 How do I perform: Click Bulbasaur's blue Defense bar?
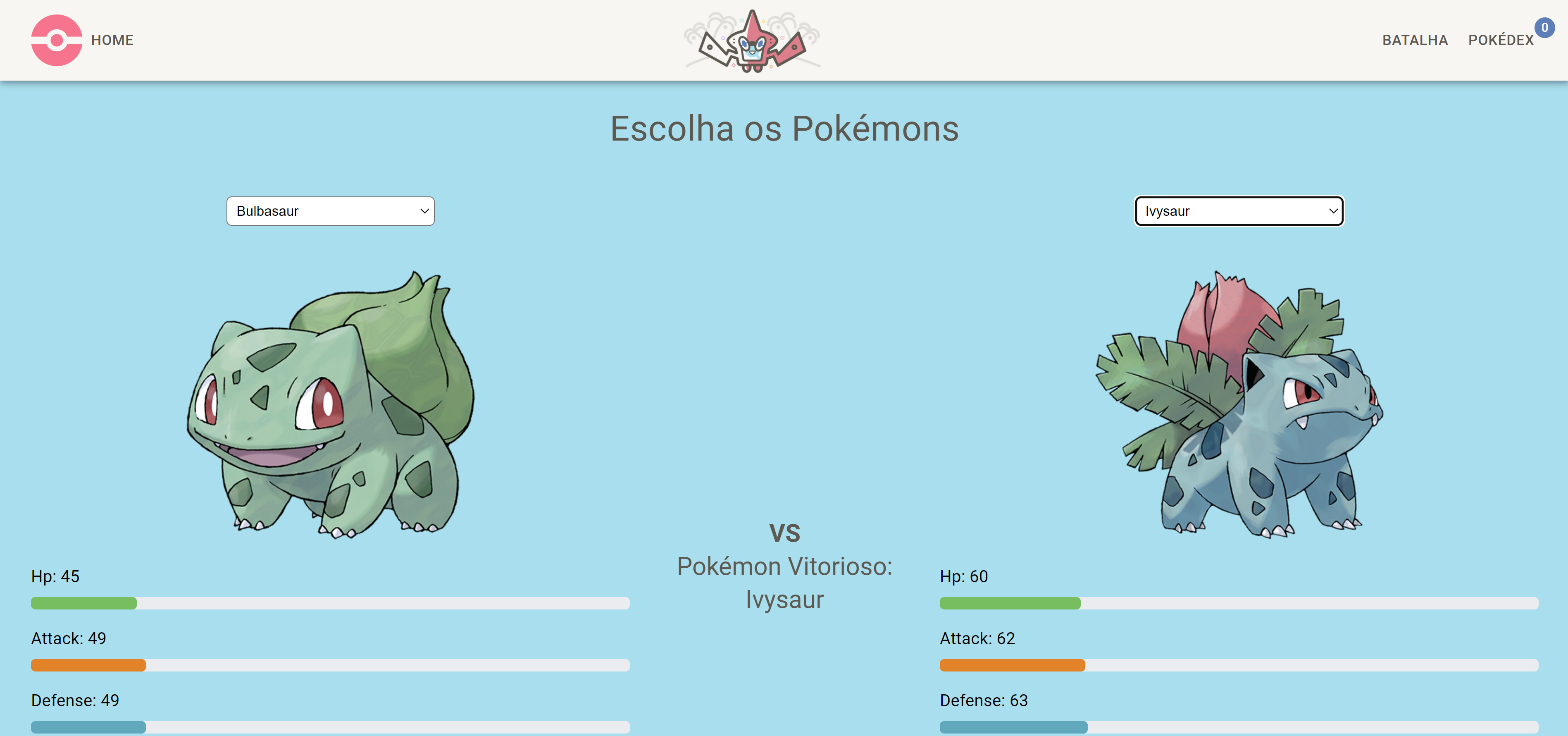click(87, 727)
